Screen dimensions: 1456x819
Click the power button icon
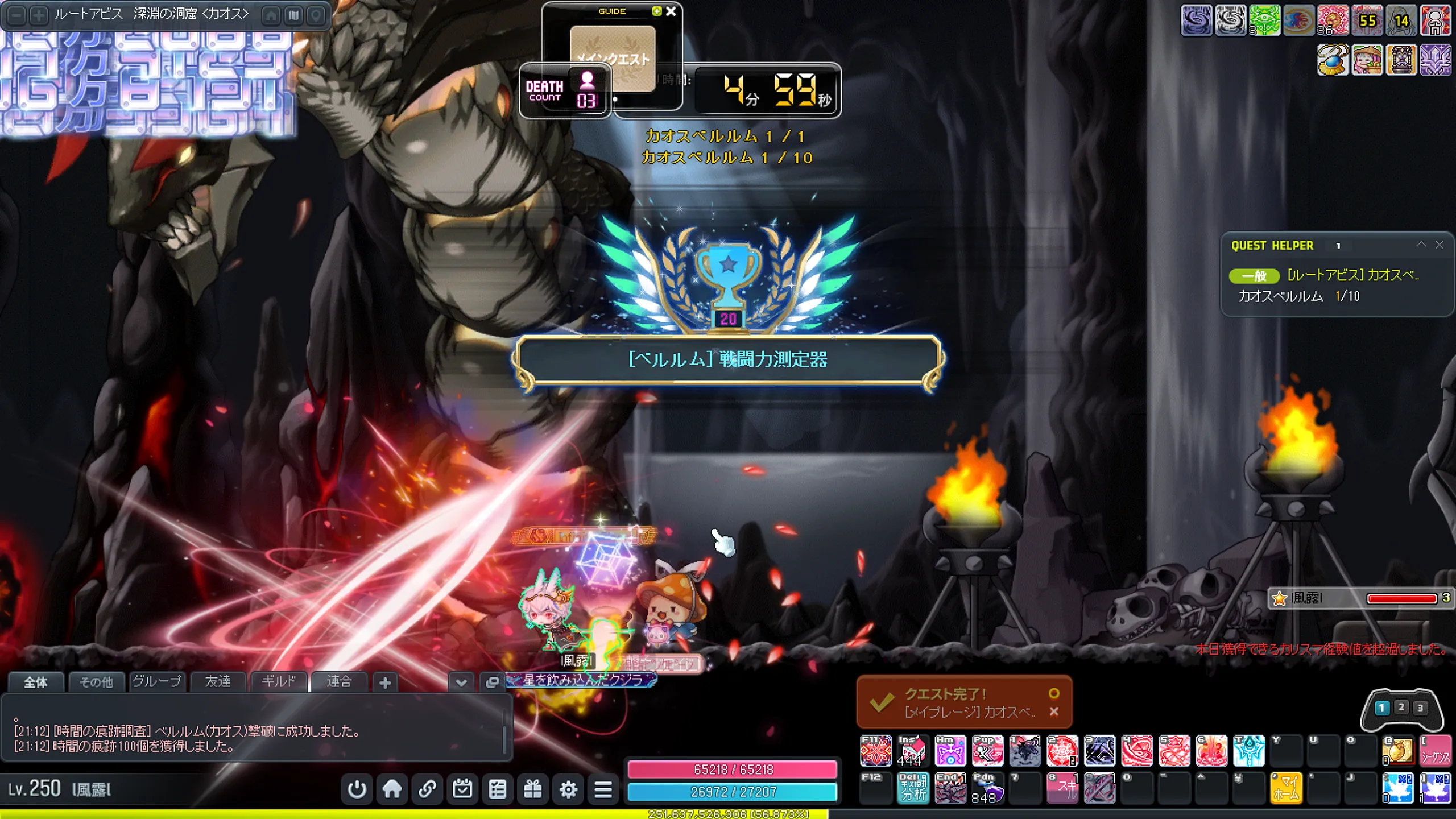[357, 789]
